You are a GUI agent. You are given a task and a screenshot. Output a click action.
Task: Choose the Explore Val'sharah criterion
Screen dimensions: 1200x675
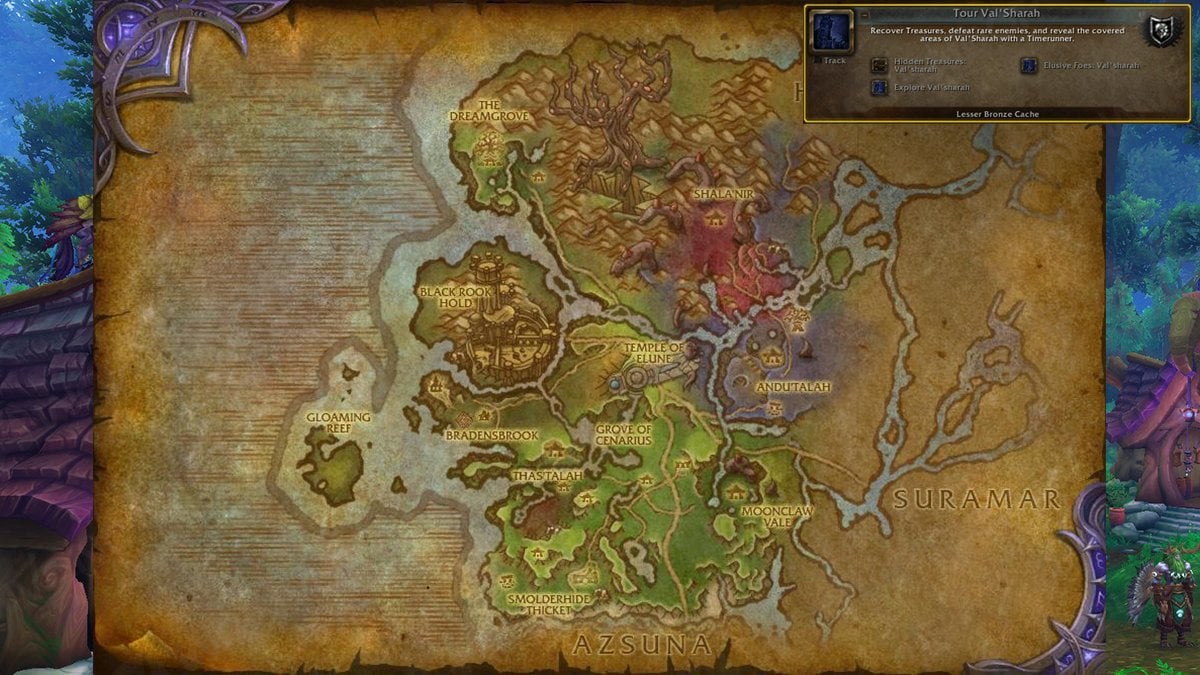(x=879, y=87)
